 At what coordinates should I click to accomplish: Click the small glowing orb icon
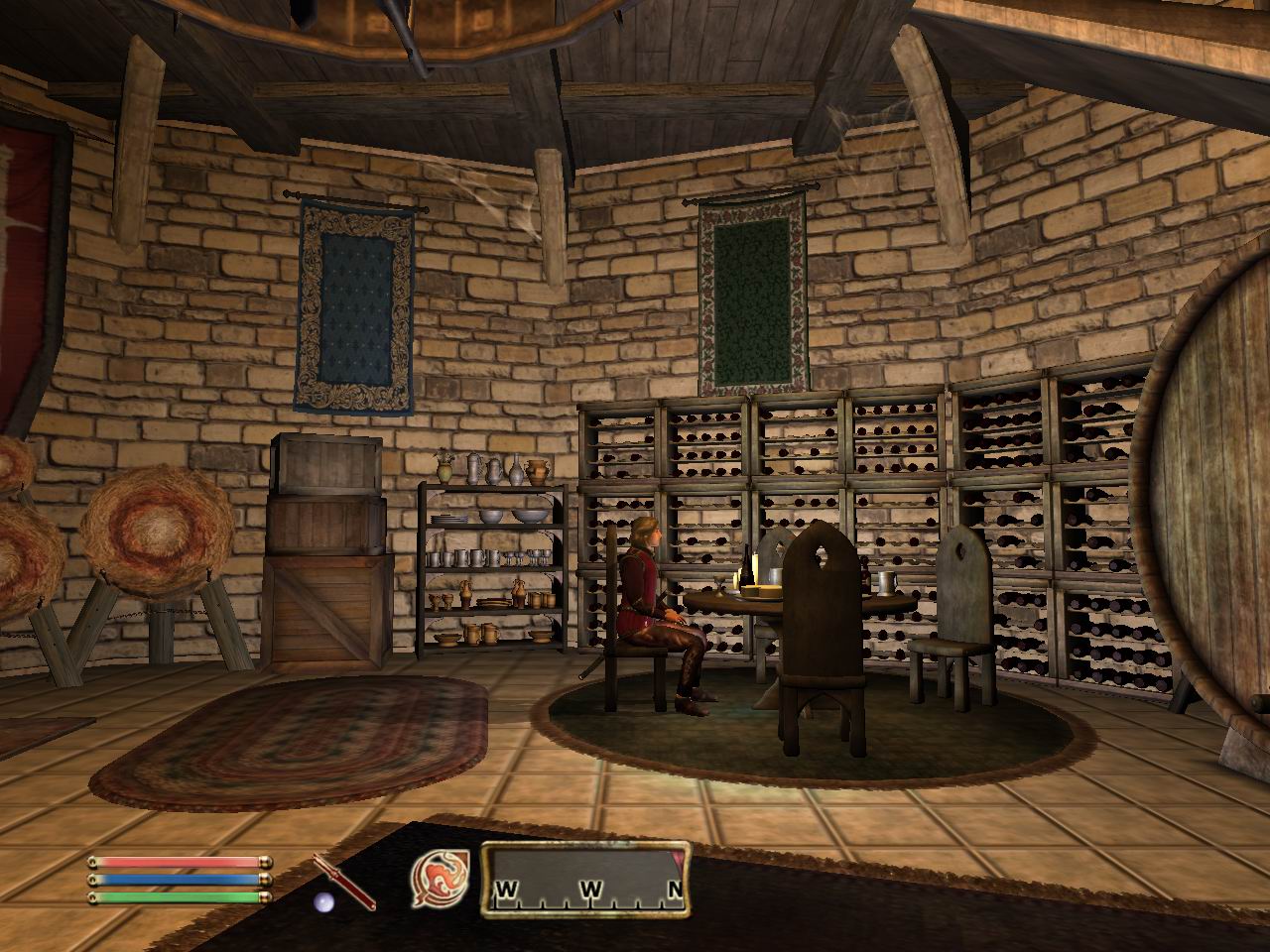(322, 900)
